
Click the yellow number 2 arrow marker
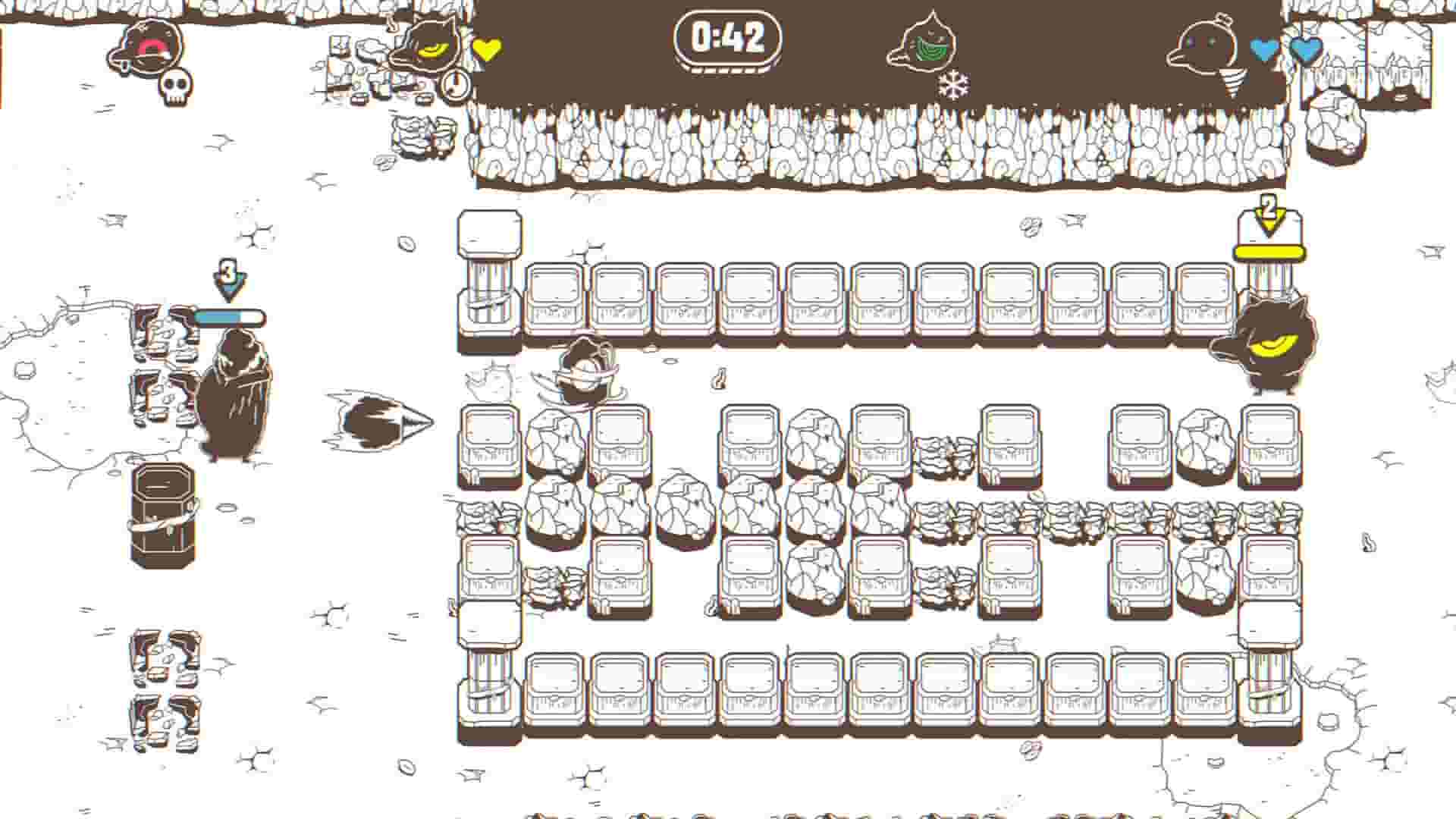tap(1266, 215)
